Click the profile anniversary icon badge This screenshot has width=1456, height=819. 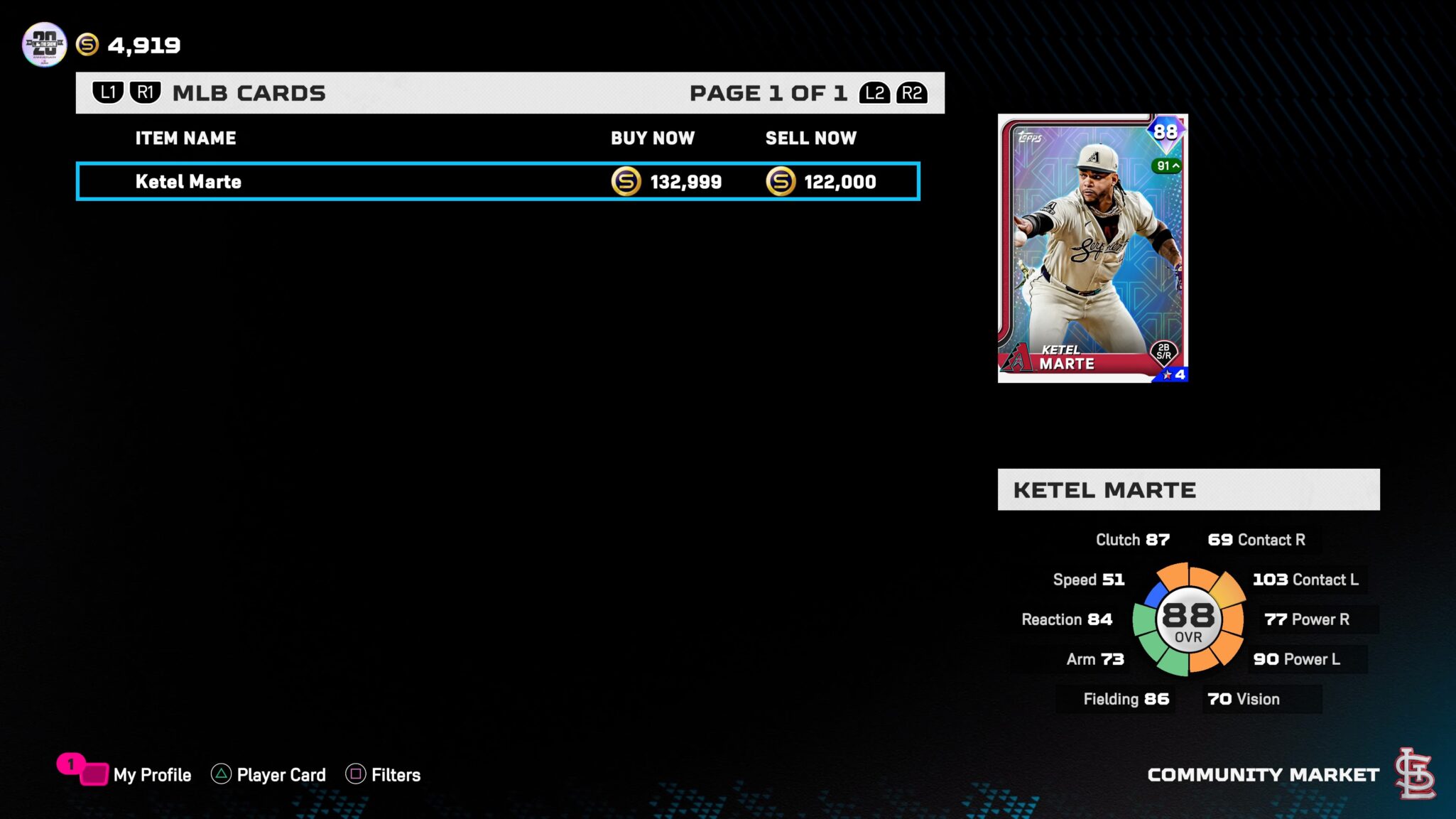44,45
